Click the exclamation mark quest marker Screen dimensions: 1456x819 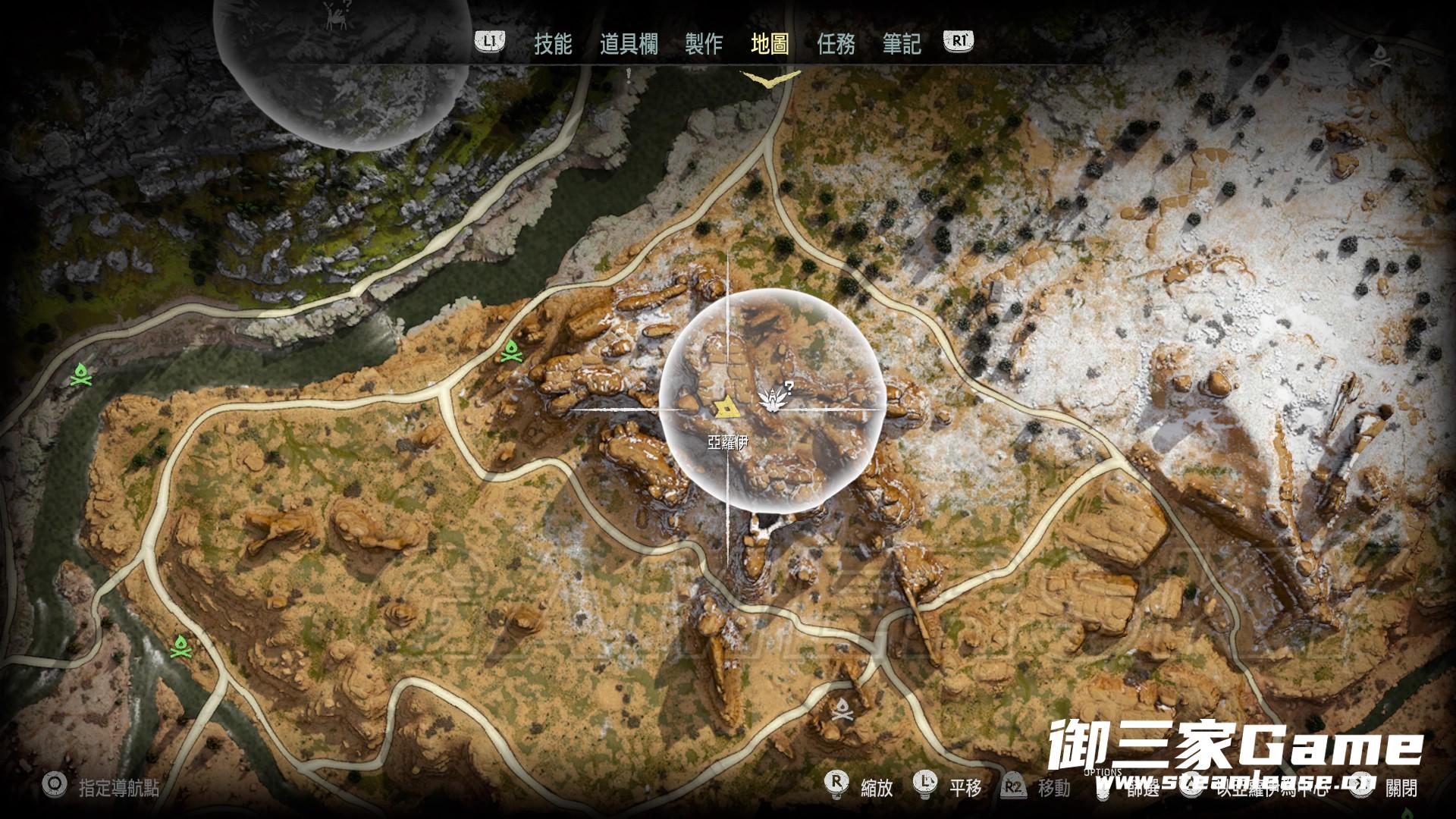click(629, 74)
